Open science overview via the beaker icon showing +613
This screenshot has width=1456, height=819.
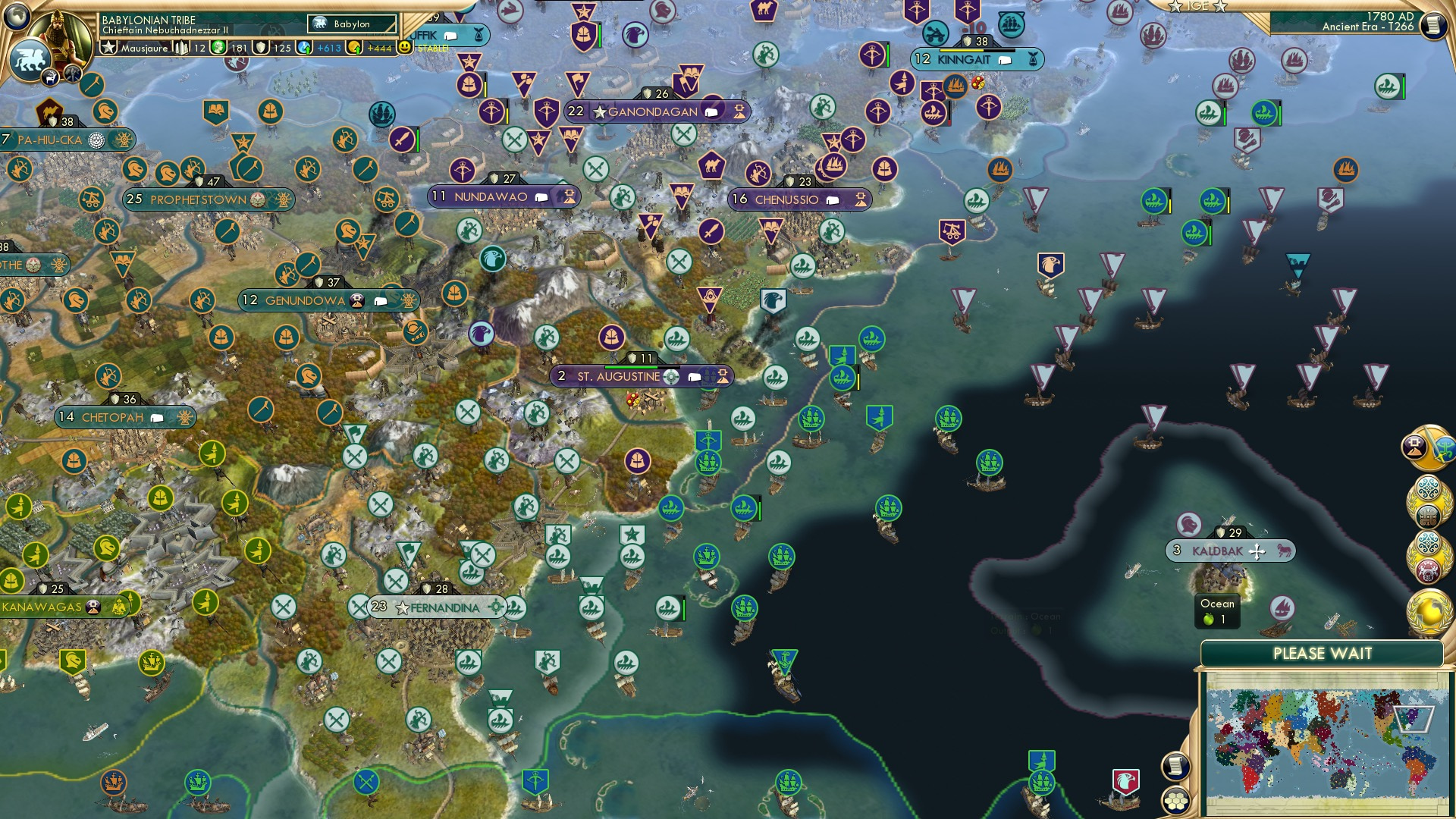coord(303,47)
